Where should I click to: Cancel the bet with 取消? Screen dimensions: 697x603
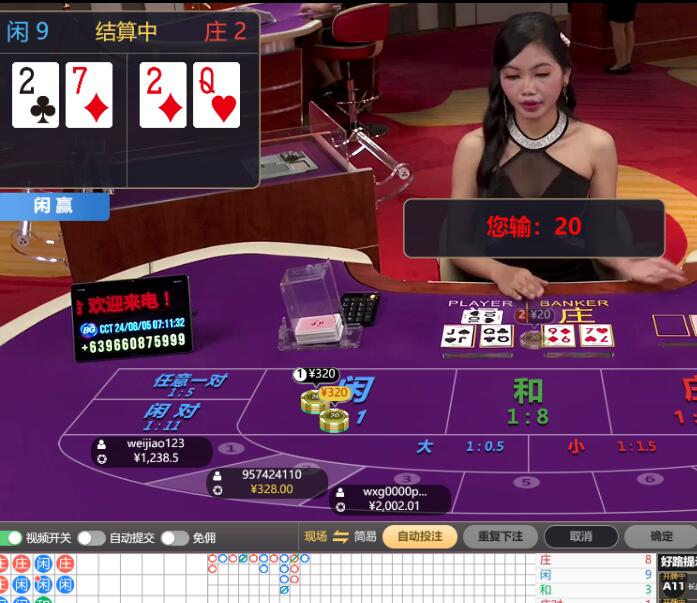580,537
